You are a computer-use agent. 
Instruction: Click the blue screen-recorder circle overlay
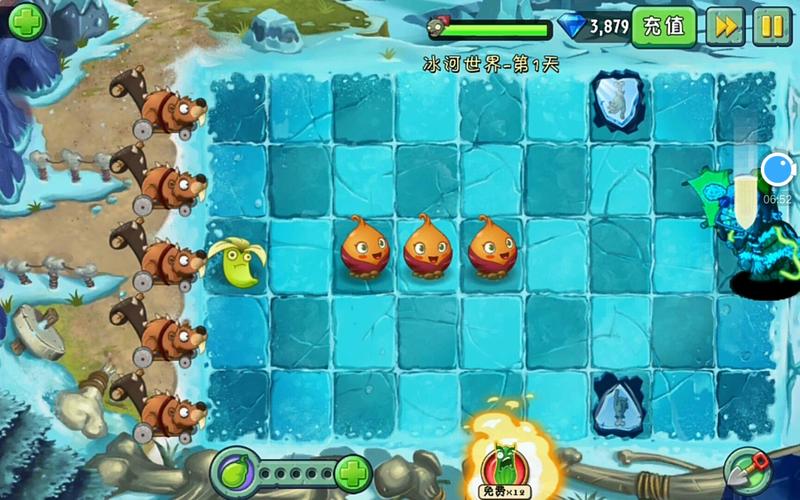click(x=777, y=169)
